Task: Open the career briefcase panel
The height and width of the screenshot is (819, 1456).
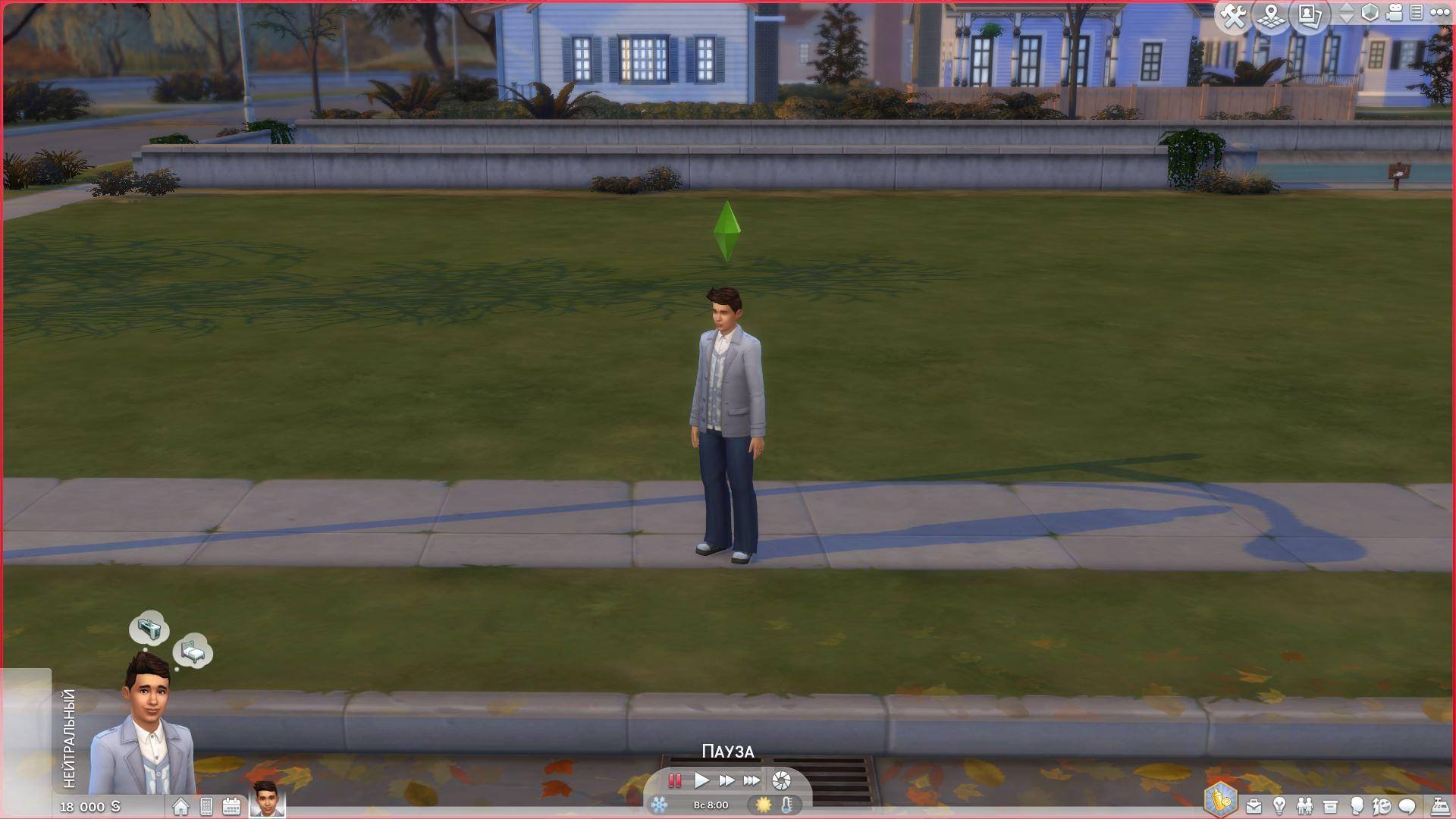Action: tap(1254, 806)
